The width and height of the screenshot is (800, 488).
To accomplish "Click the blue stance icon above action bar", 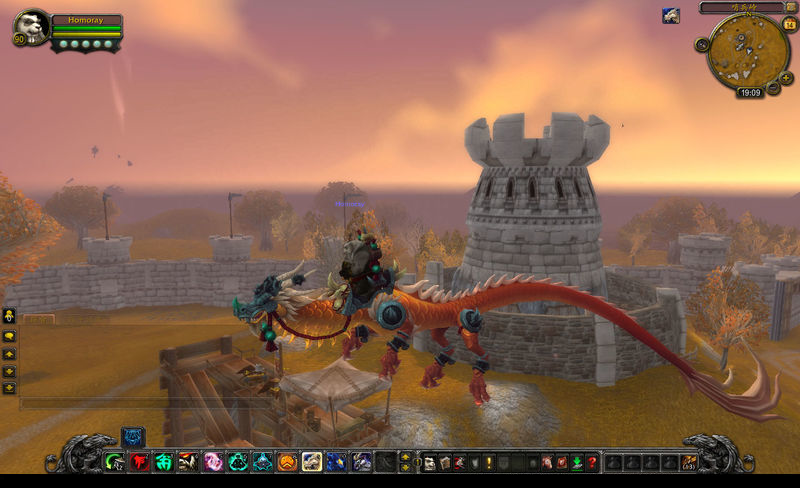I will (133, 436).
